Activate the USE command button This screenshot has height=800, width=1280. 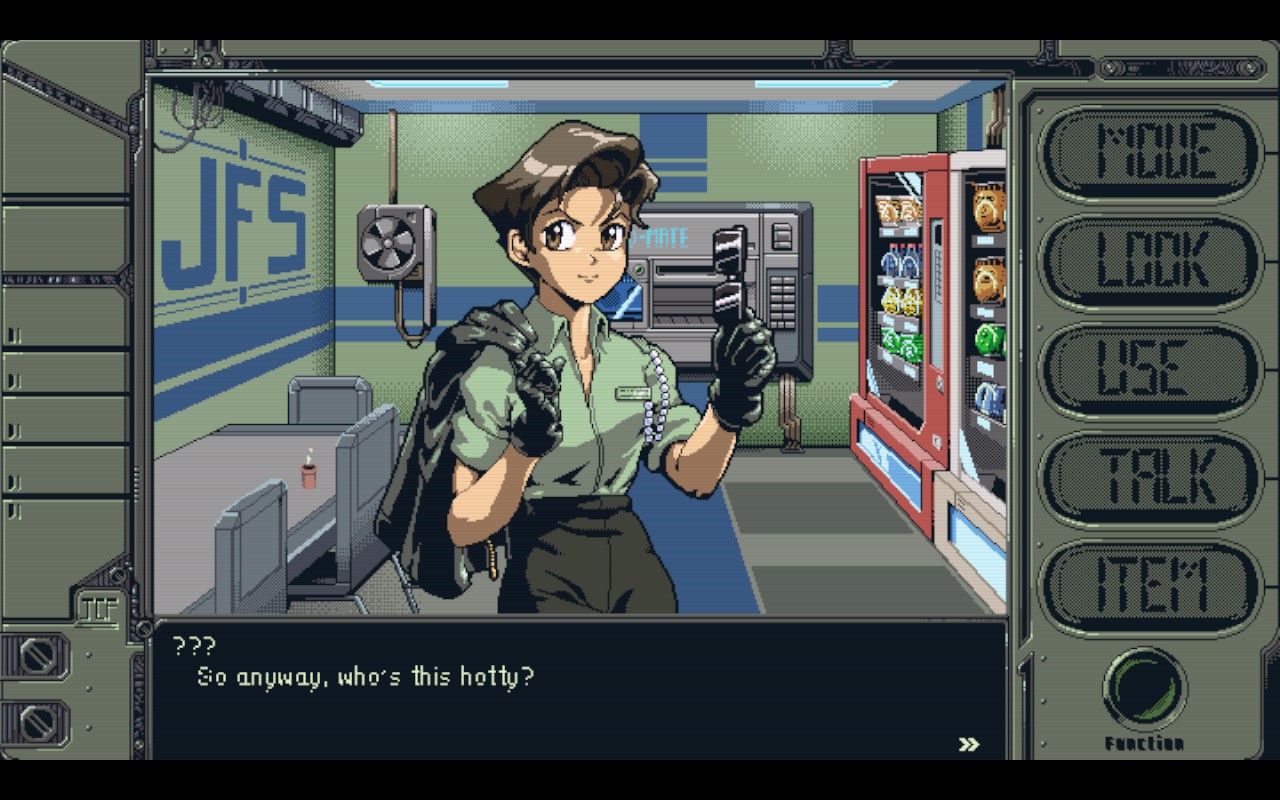pos(1150,369)
